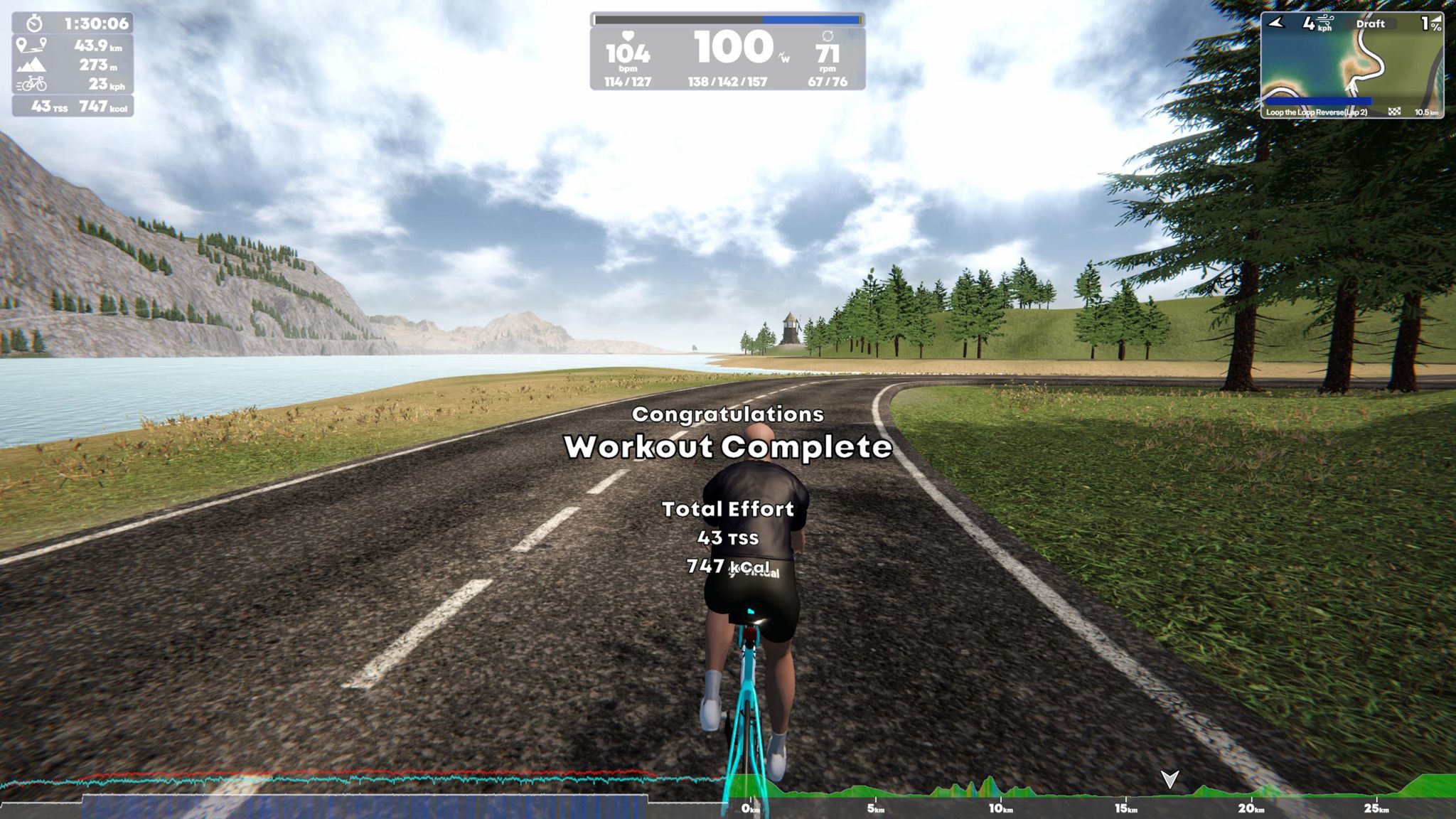The height and width of the screenshot is (819, 1456).
Task: Toggle the Draft indicator on the minimap
Action: (1371, 23)
